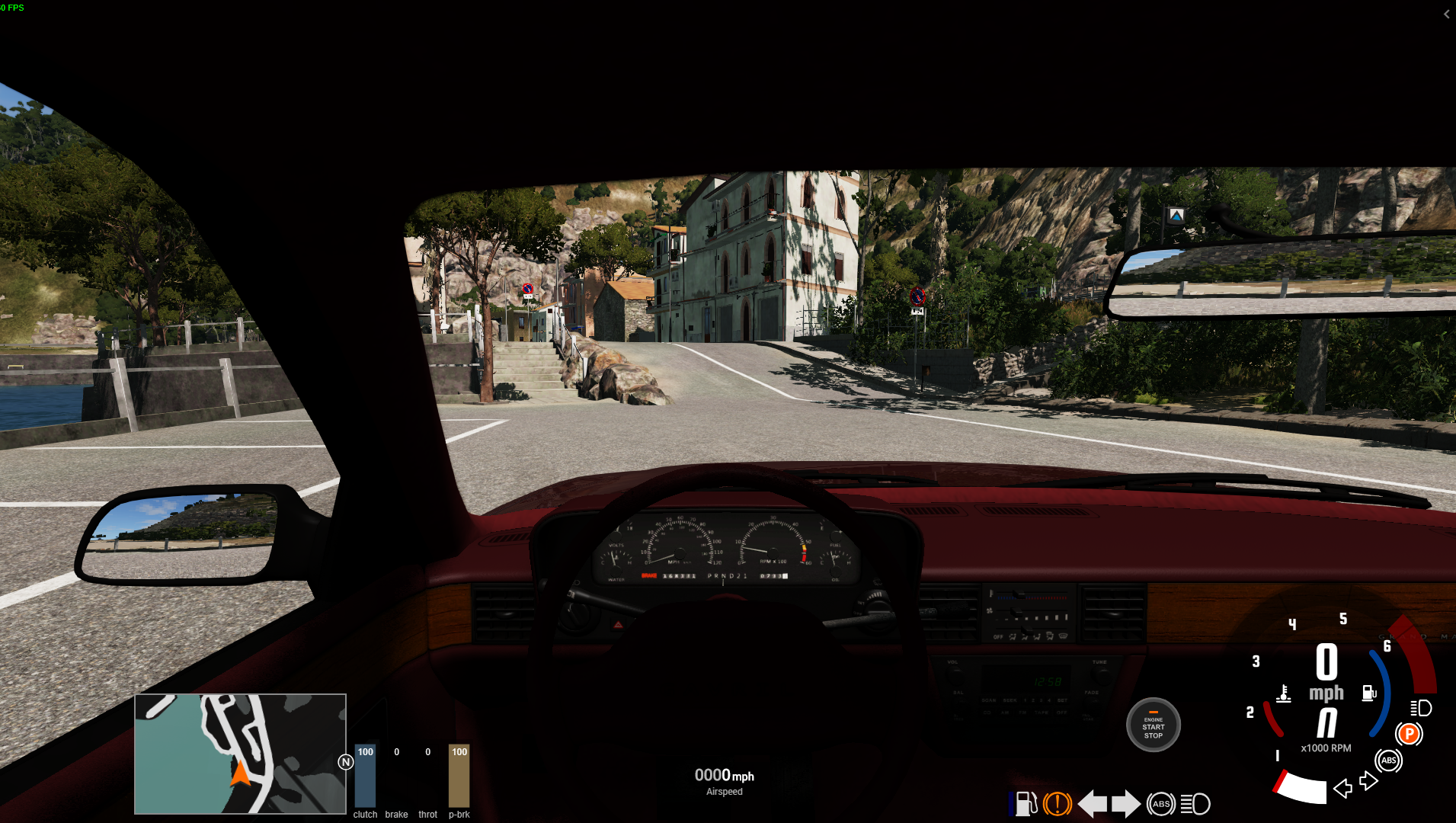Click the orange P parking brake indicator
The width and height of the screenshot is (1456, 823).
tap(1409, 734)
